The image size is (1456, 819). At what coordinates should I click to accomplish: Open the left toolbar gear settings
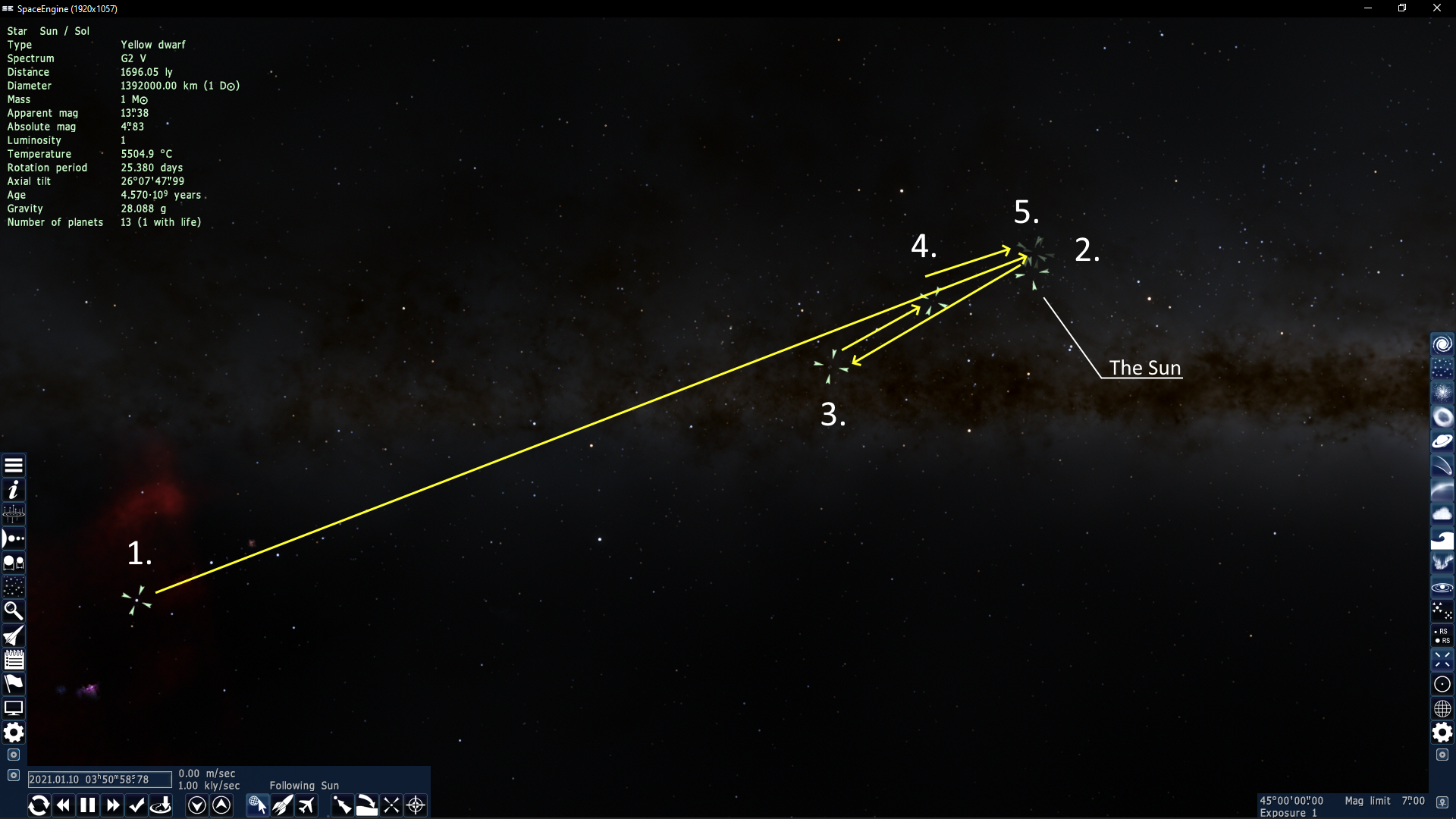(x=14, y=733)
